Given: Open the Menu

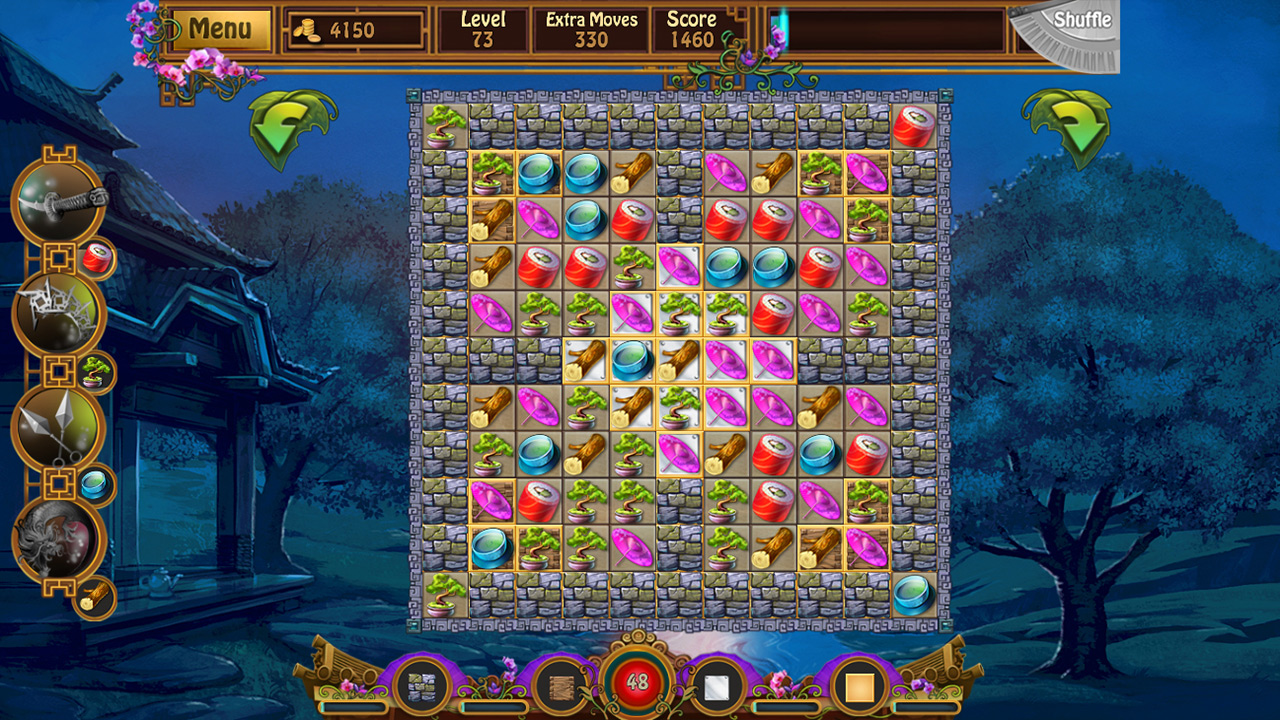Looking at the screenshot, I should (222, 26).
